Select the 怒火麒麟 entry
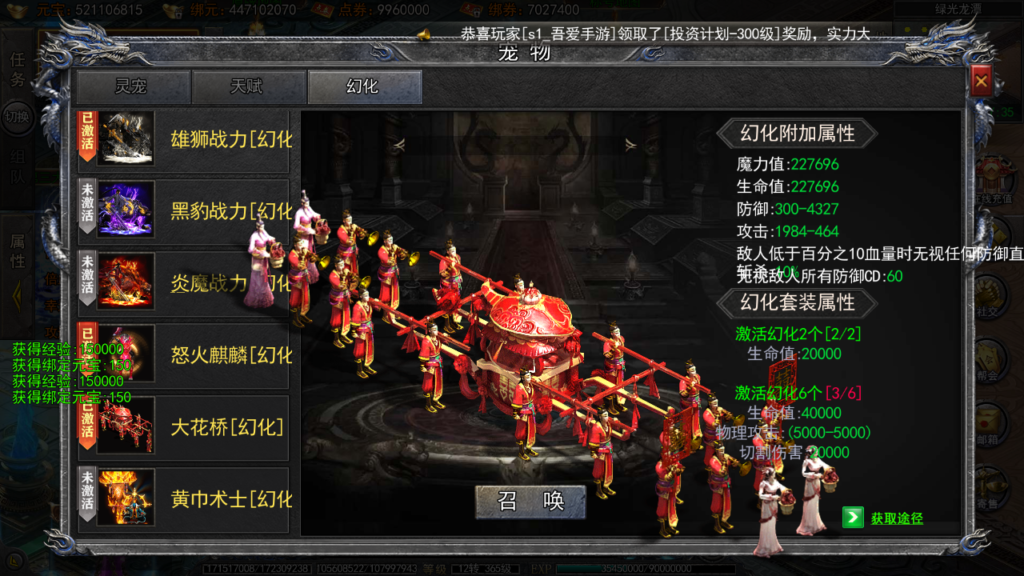 (x=184, y=355)
